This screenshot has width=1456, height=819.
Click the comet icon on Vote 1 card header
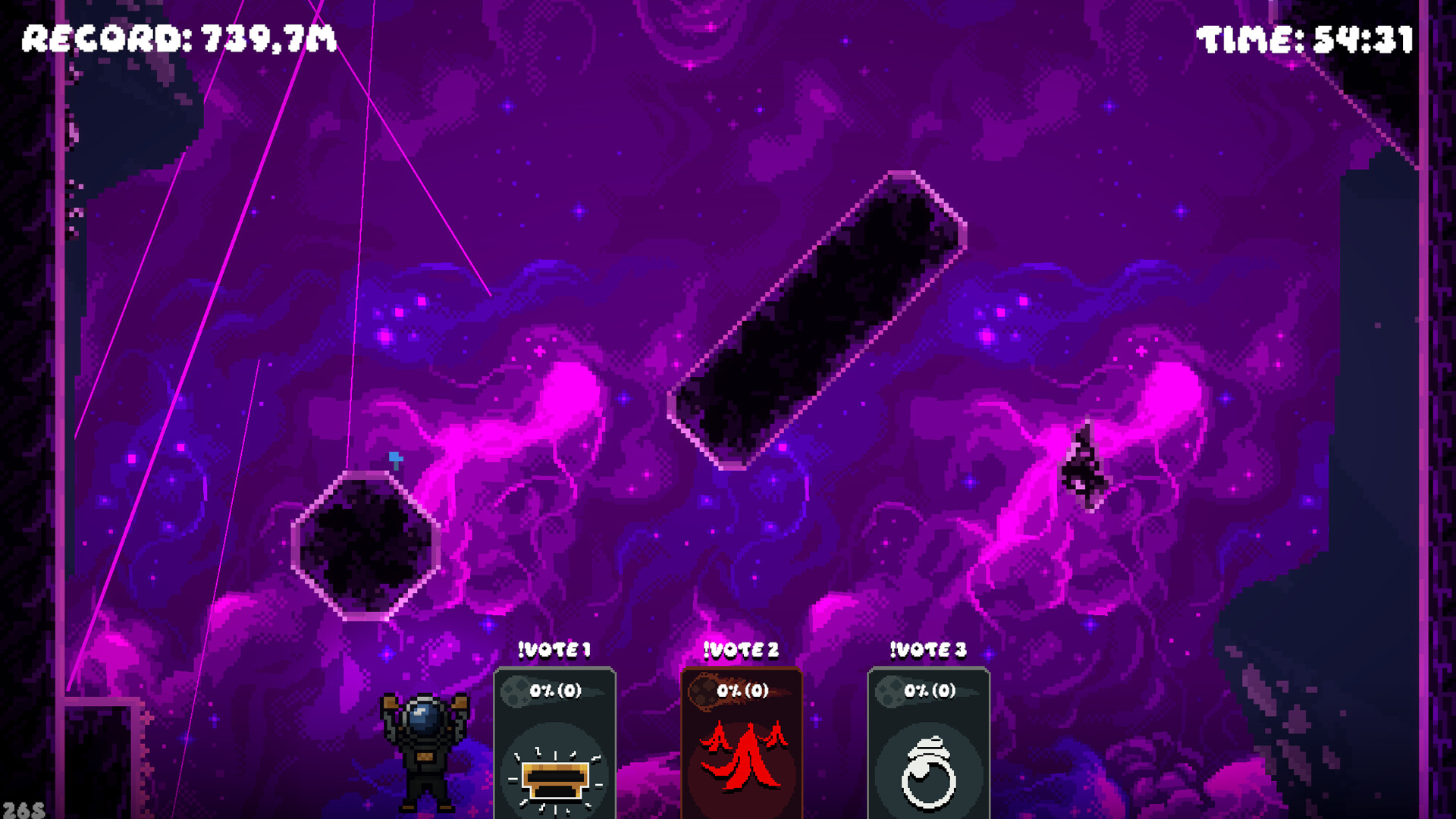[516, 692]
